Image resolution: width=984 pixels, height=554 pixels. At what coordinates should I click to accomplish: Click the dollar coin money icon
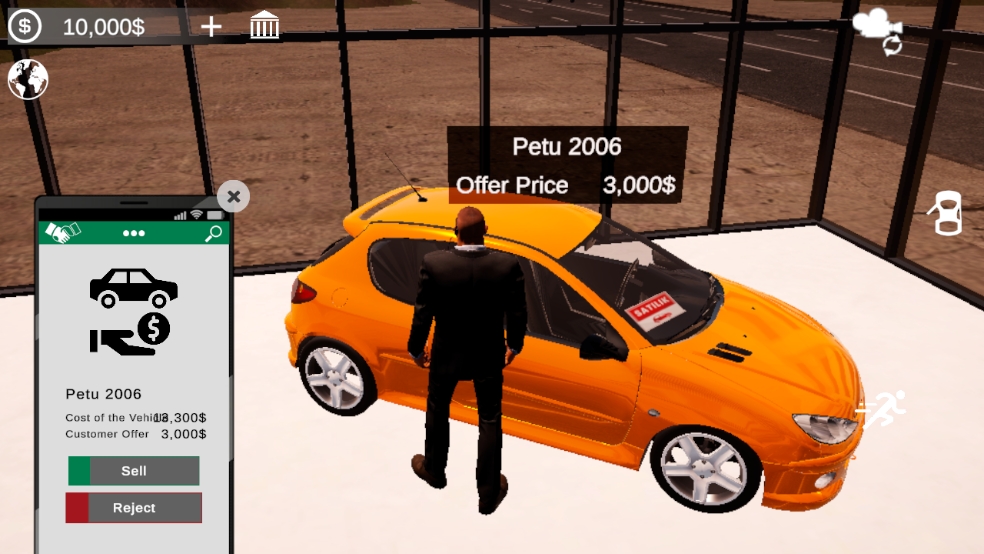25,26
